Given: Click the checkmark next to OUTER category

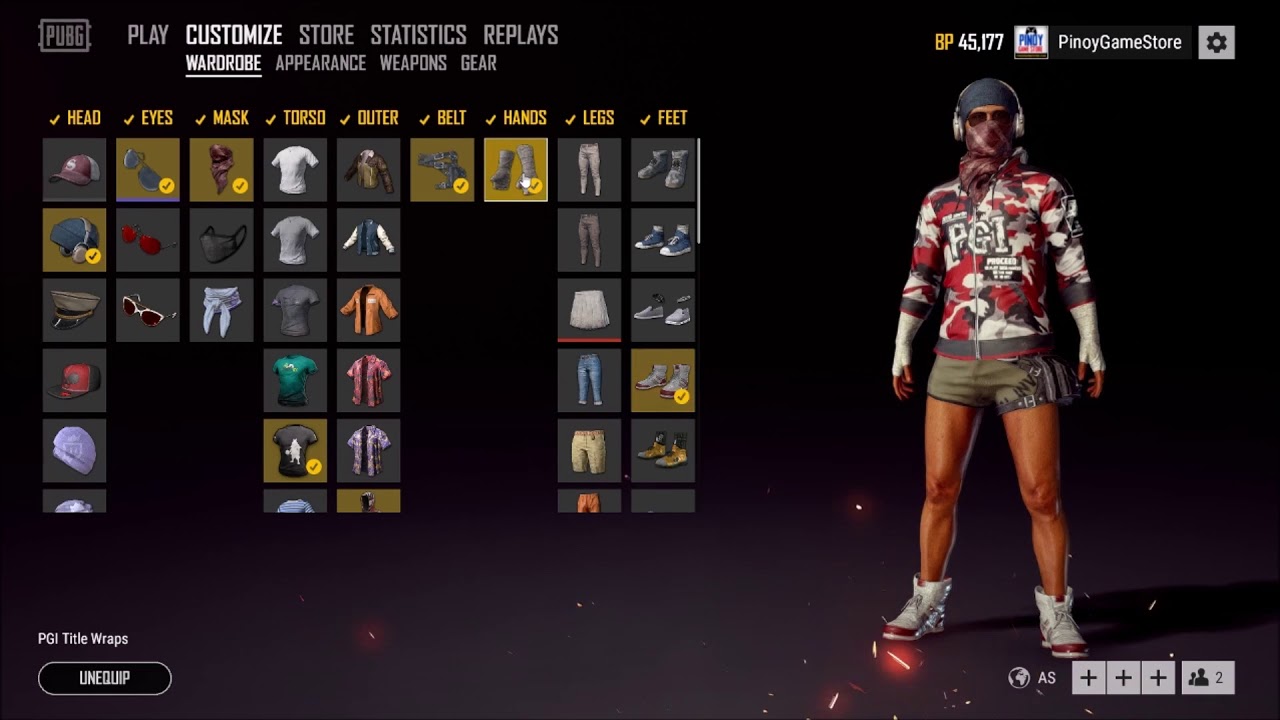Looking at the screenshot, I should coord(345,117).
